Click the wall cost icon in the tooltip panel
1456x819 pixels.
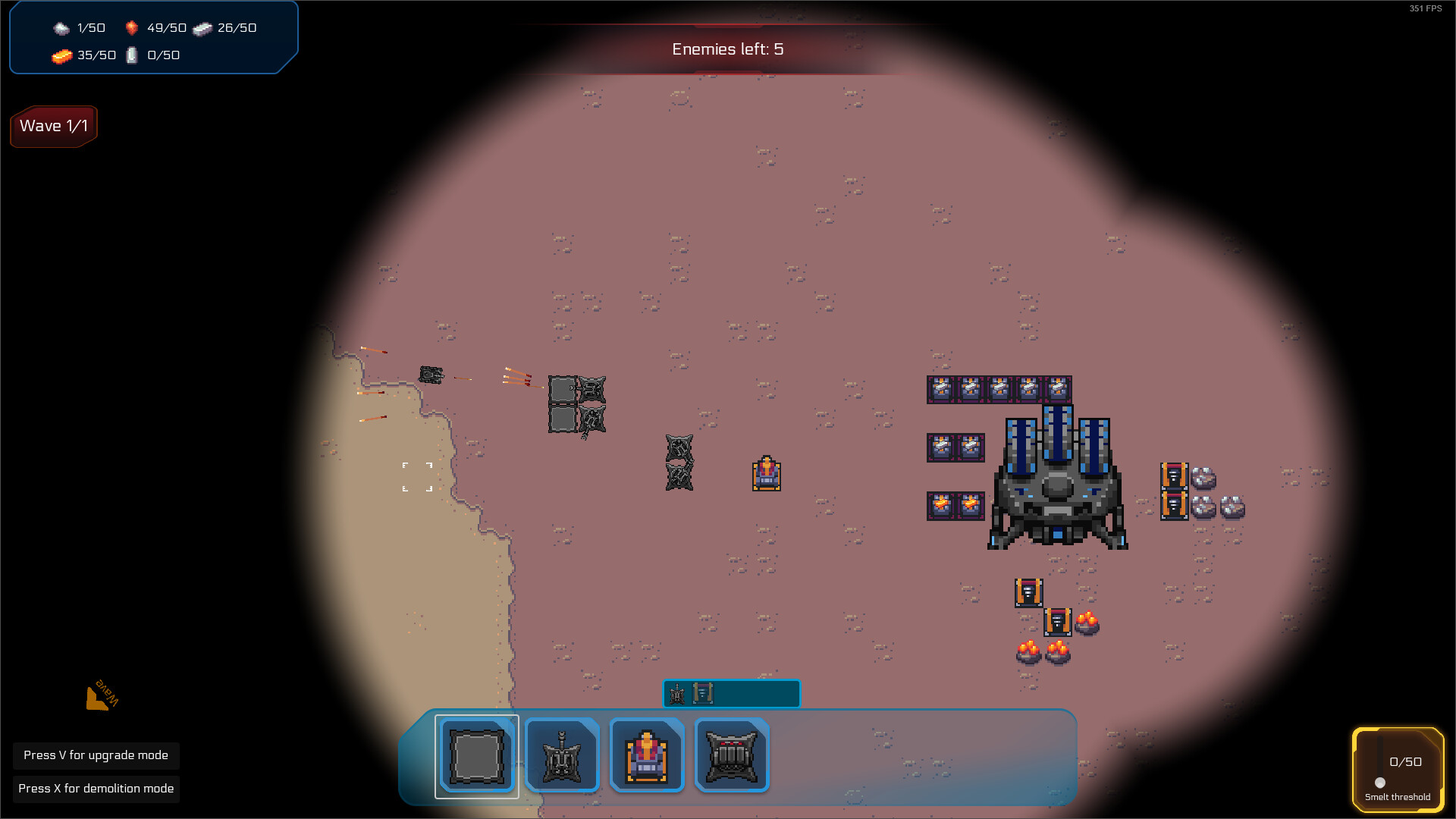coord(701,692)
